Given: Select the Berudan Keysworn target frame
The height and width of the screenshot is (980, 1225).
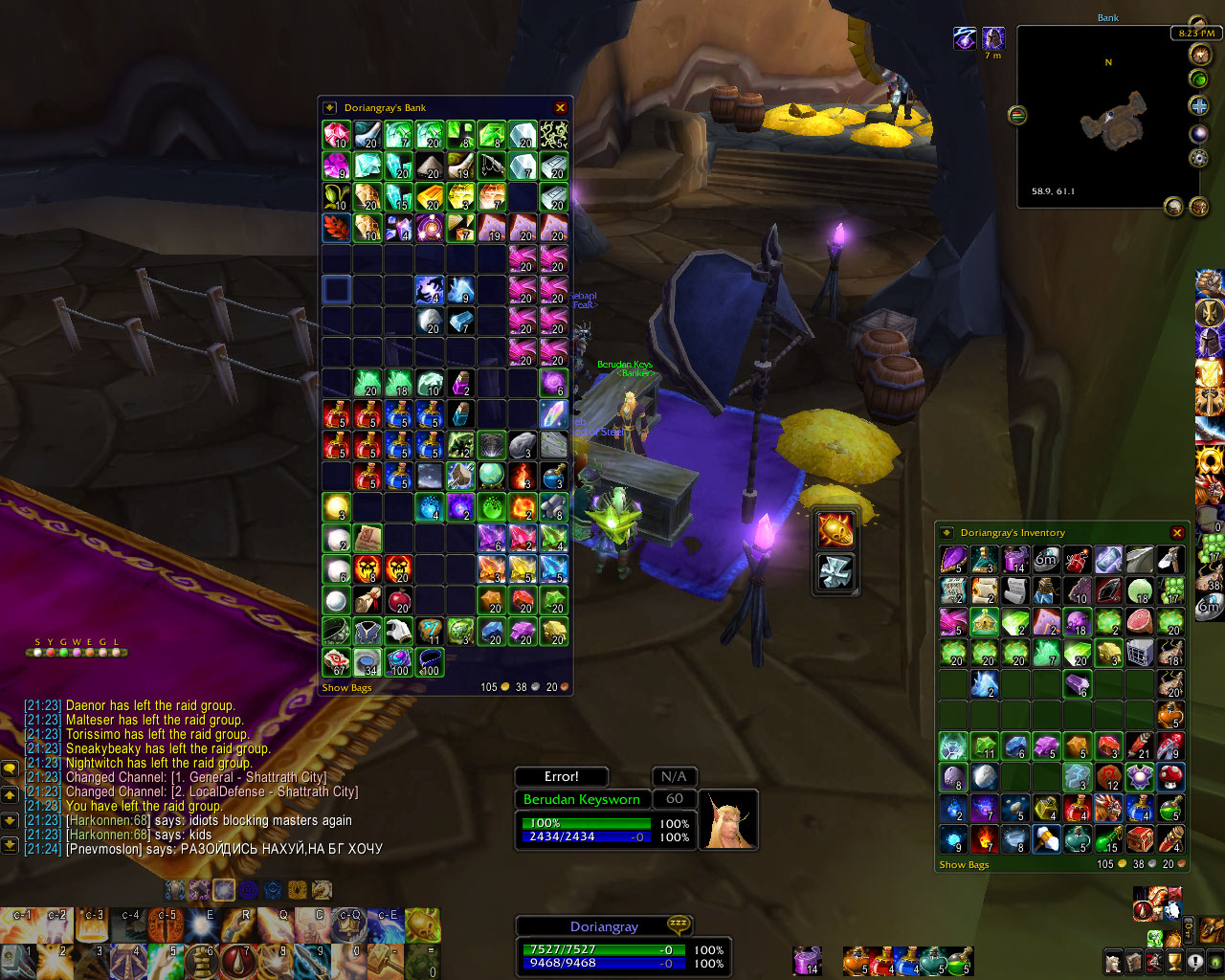Looking at the screenshot, I should [582, 799].
